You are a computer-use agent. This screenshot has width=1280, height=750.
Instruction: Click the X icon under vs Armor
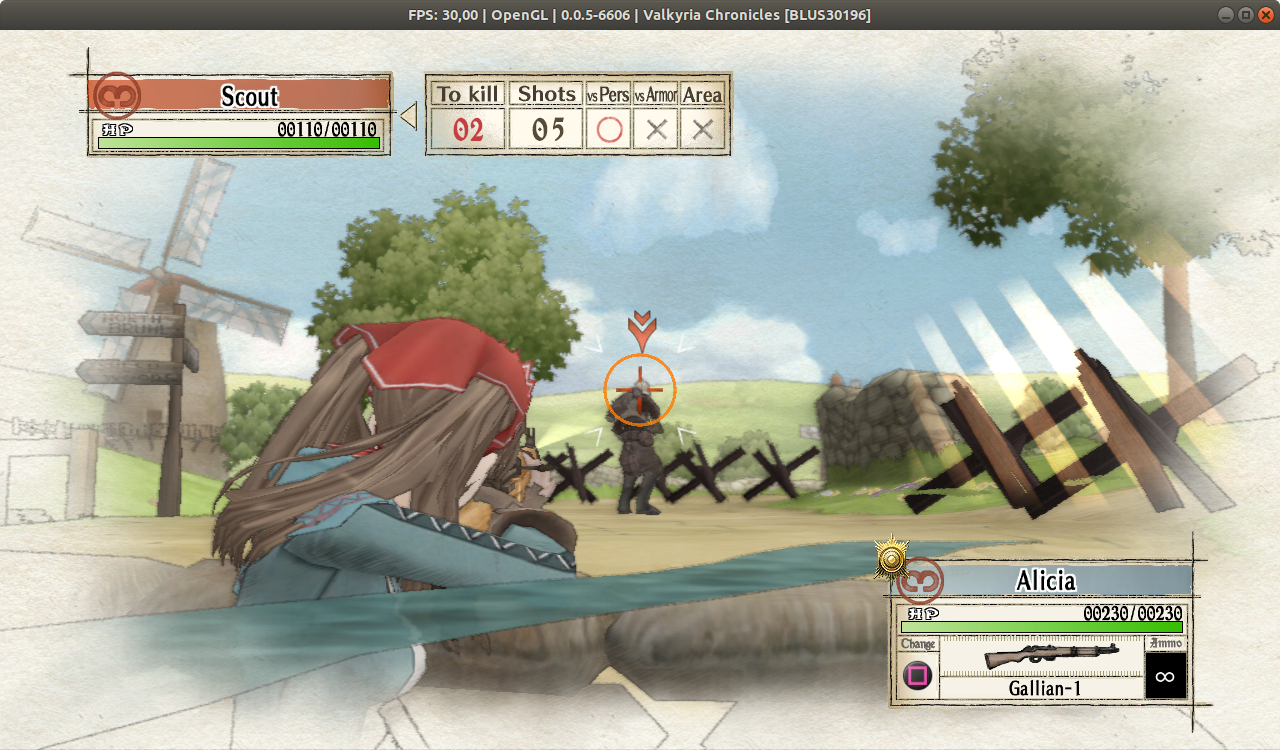656,128
